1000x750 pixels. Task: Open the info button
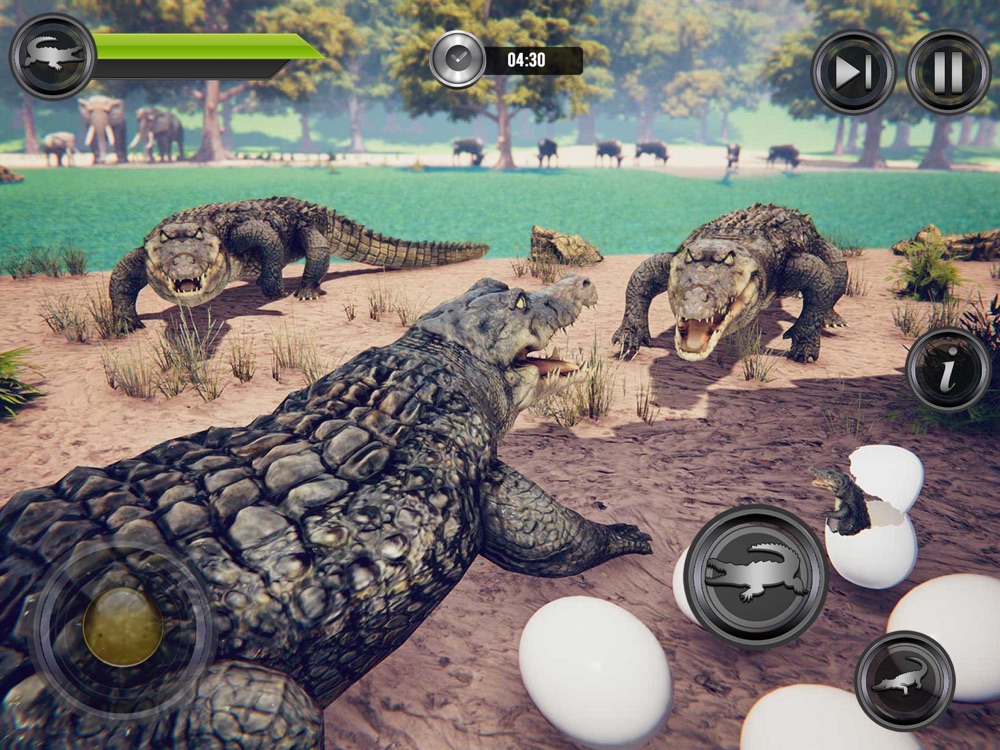pos(948,369)
